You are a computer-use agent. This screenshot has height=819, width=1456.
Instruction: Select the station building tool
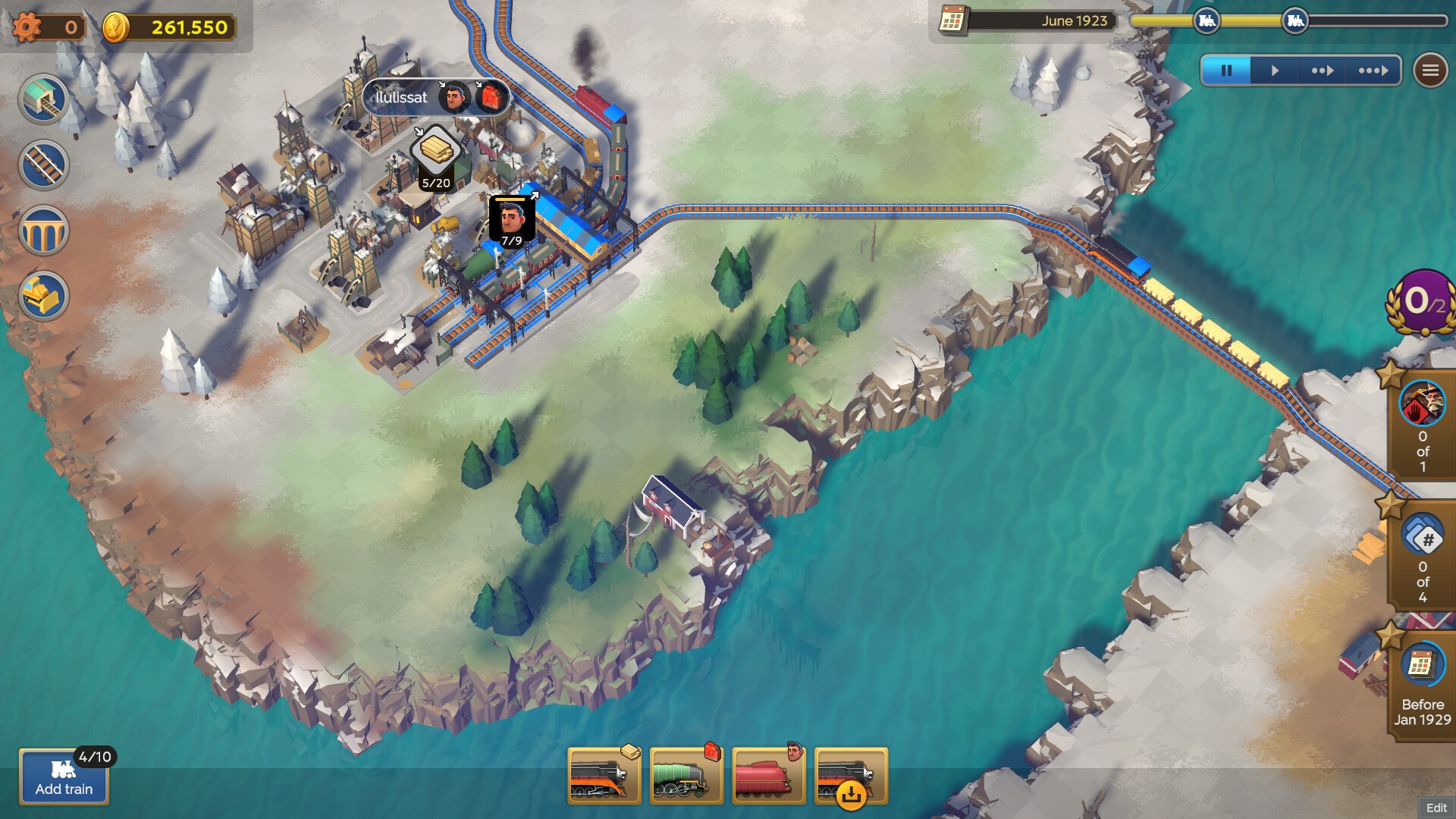pos(43,99)
